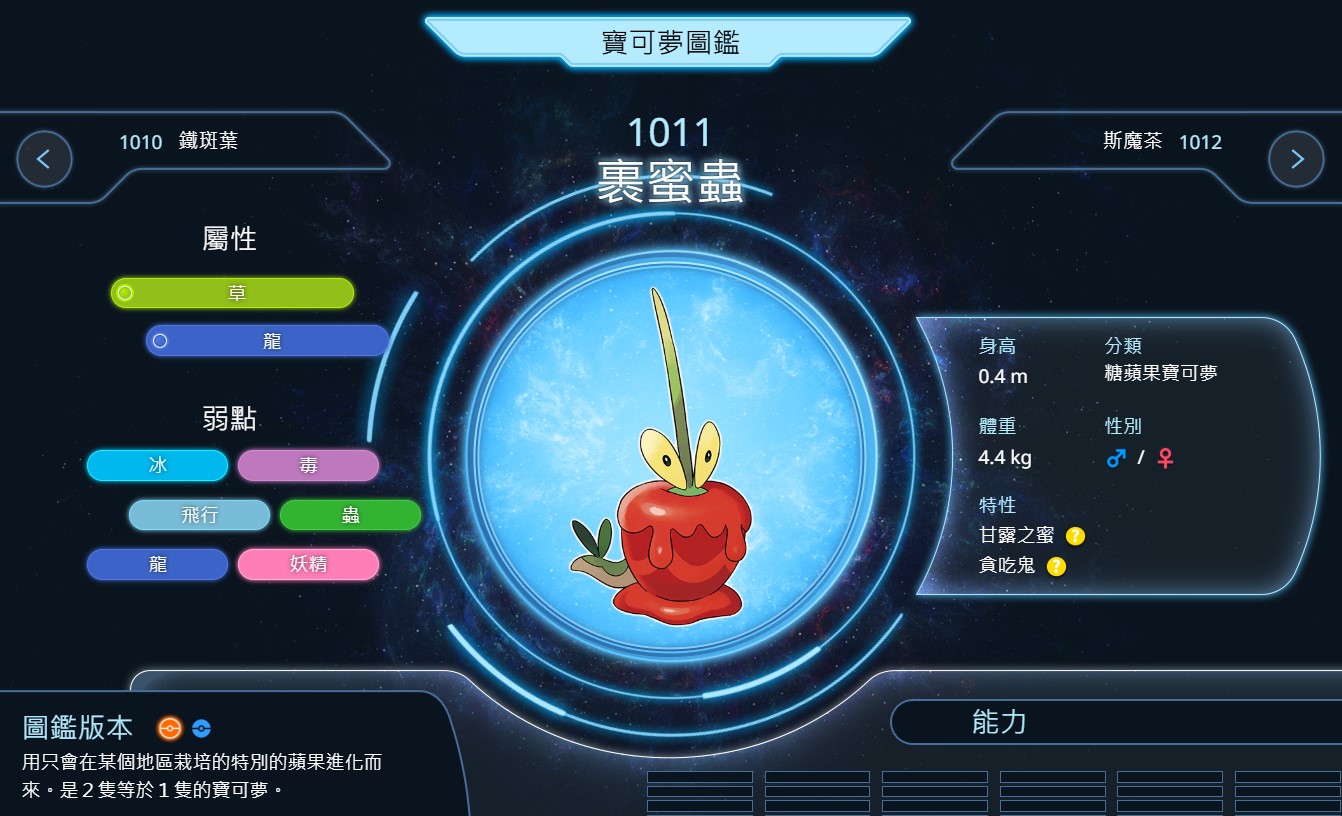
Task: Choose the 妖精 weakness badge
Action: coord(308,564)
